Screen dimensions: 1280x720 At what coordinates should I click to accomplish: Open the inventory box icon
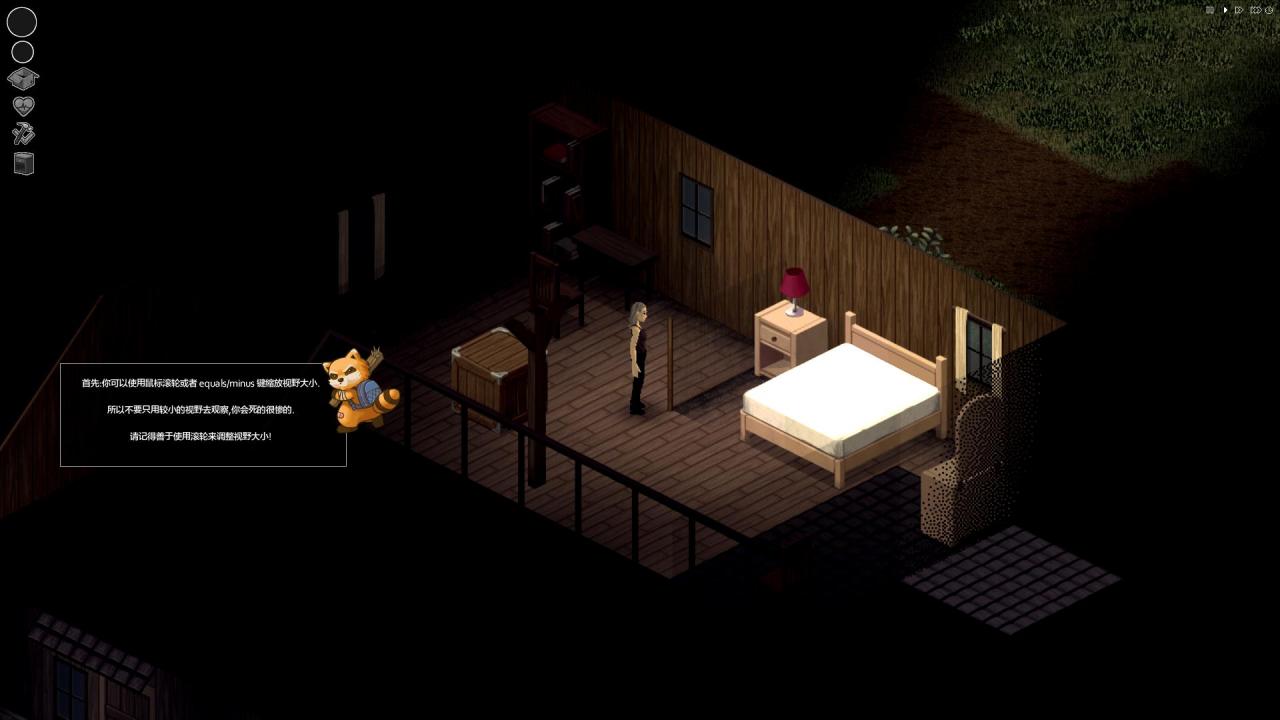23,78
